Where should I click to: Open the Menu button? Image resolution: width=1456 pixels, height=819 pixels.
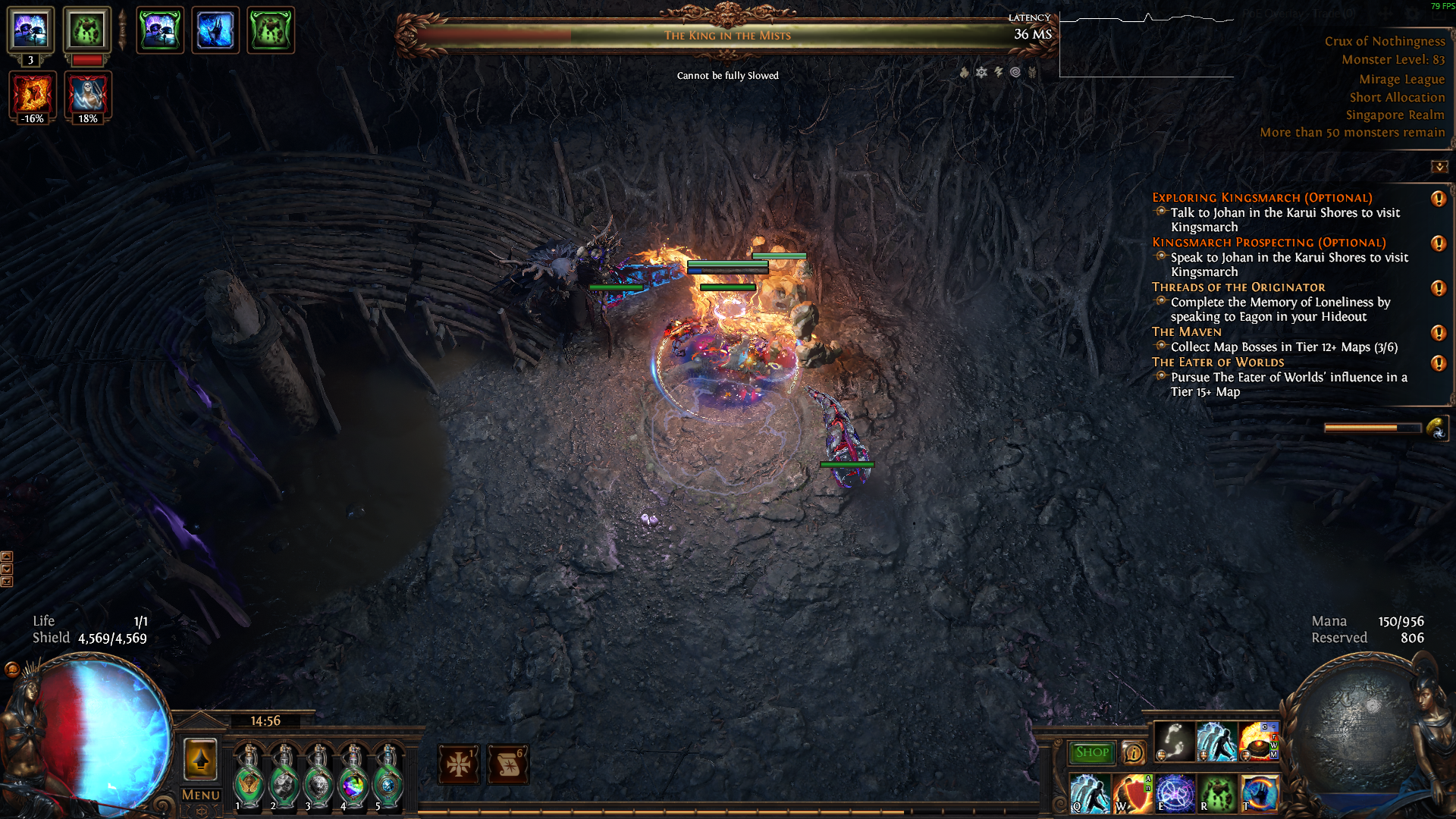(200, 795)
